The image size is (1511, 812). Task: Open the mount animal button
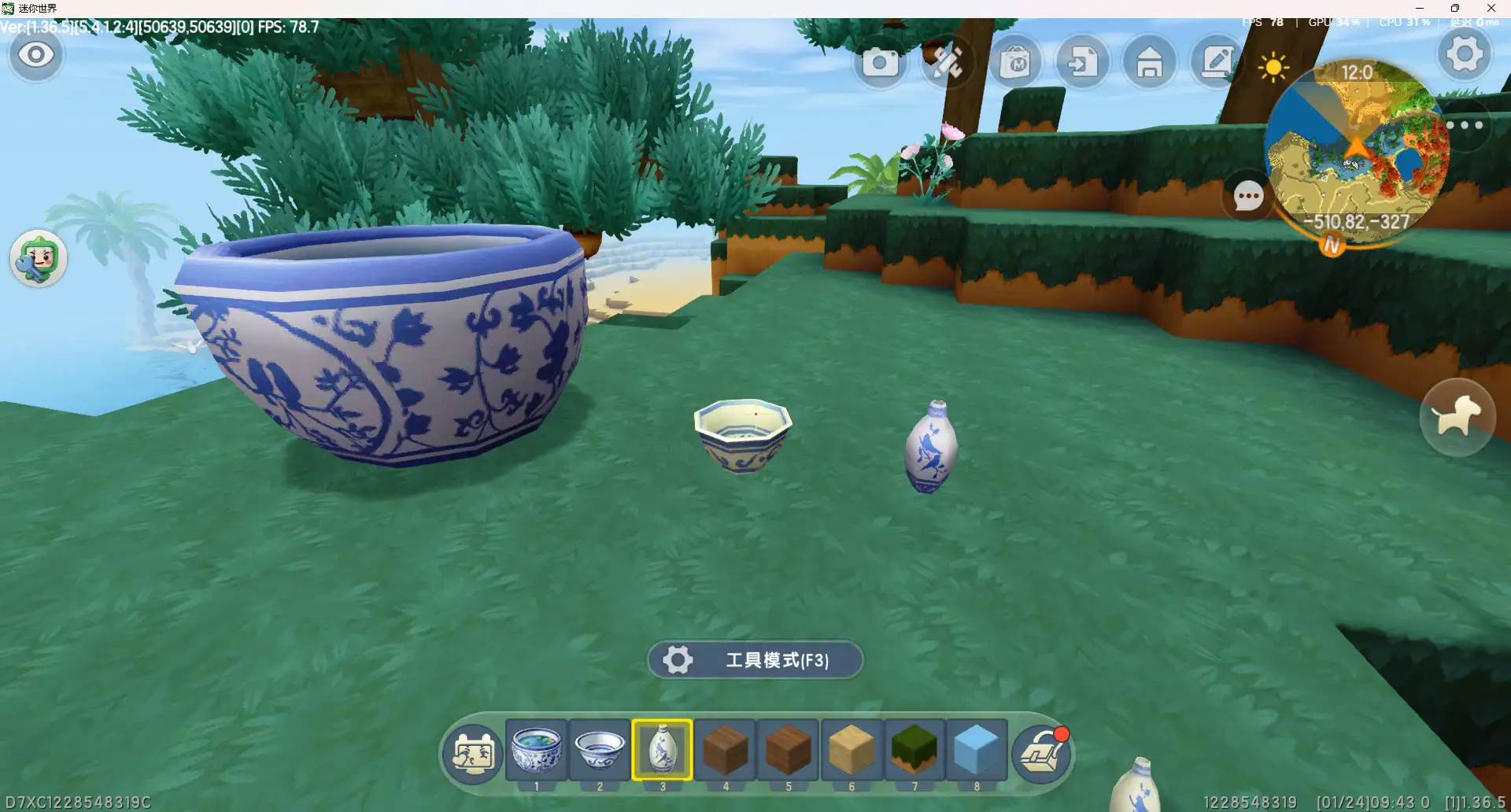coord(1457,417)
